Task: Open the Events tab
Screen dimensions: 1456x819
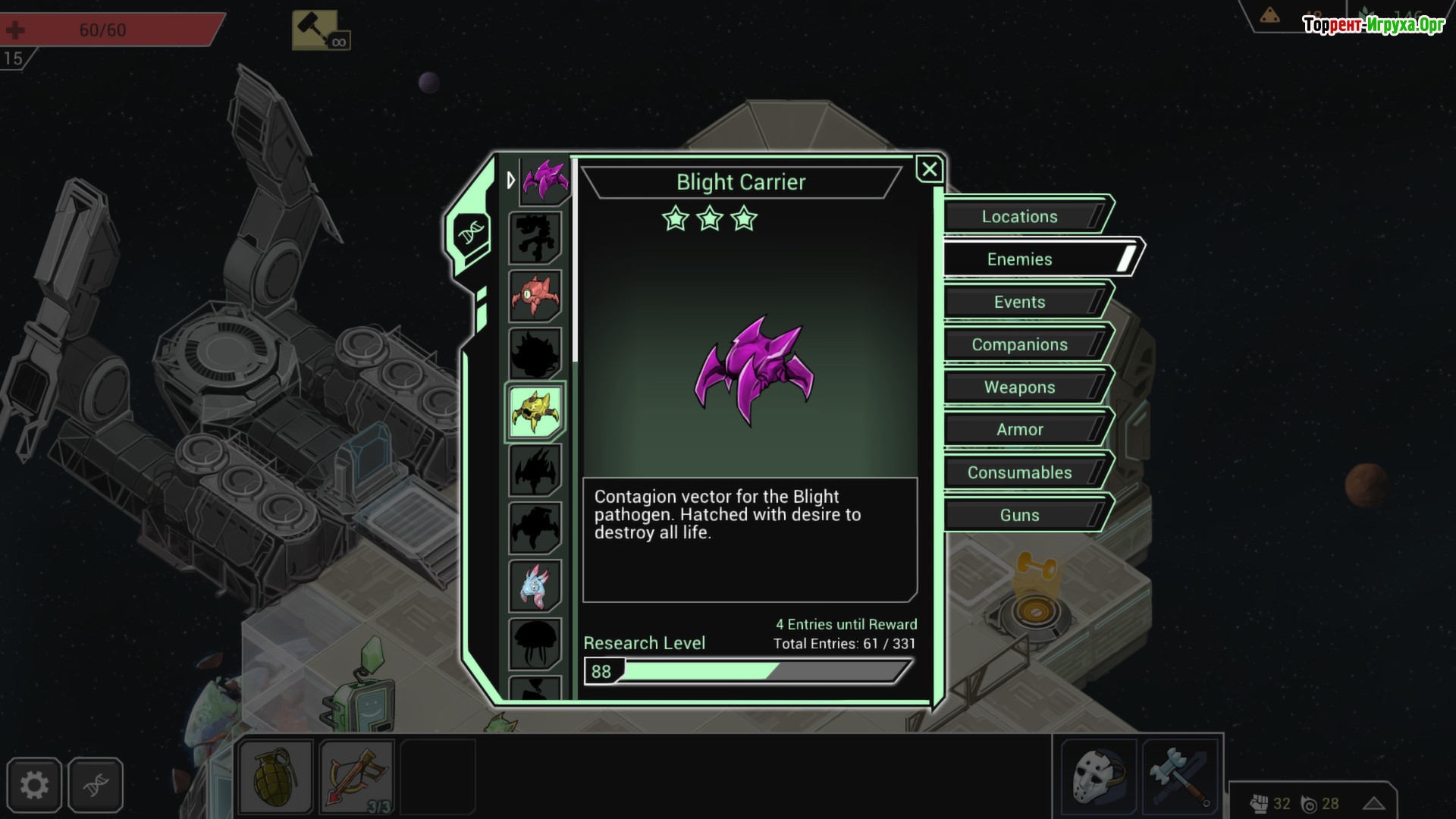Action: click(1019, 302)
